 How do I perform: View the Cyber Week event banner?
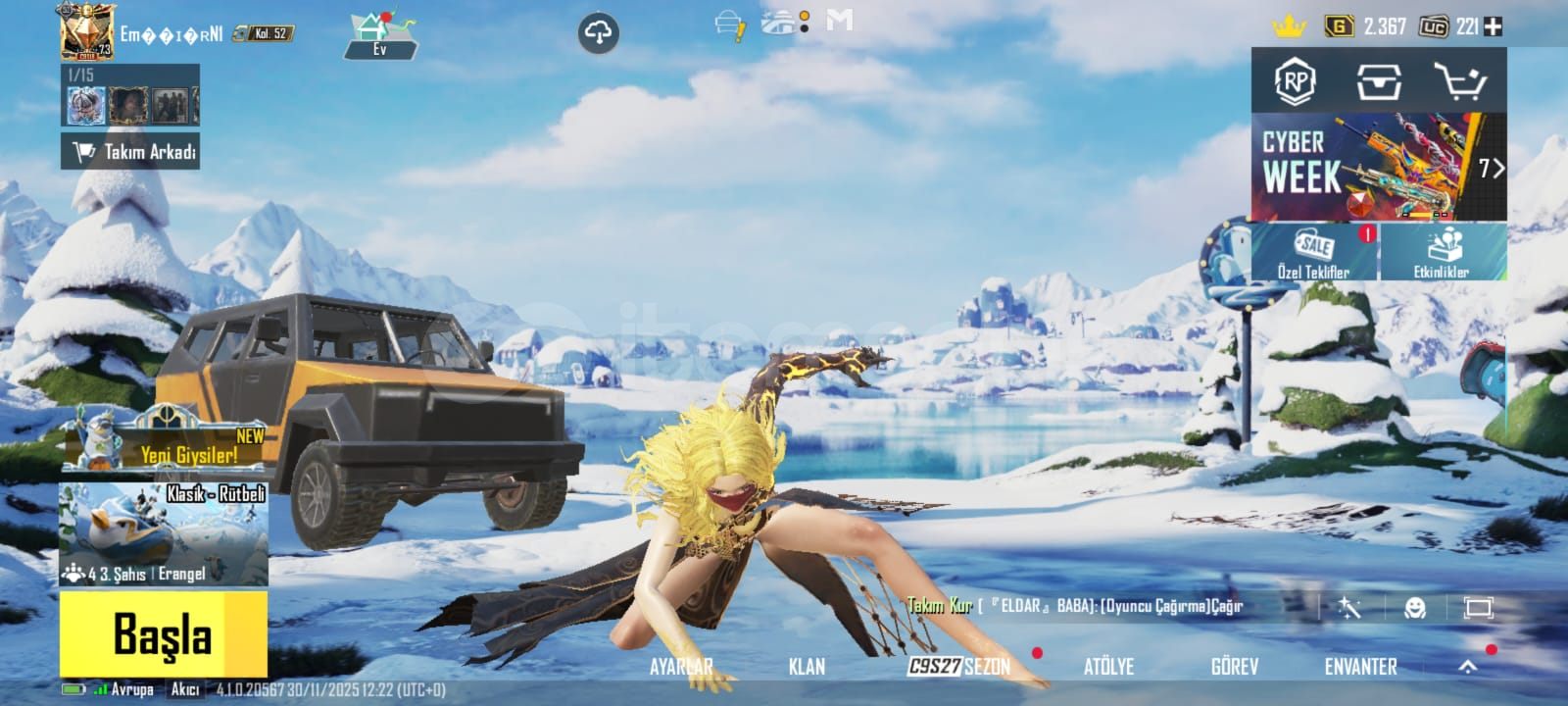(x=1378, y=167)
